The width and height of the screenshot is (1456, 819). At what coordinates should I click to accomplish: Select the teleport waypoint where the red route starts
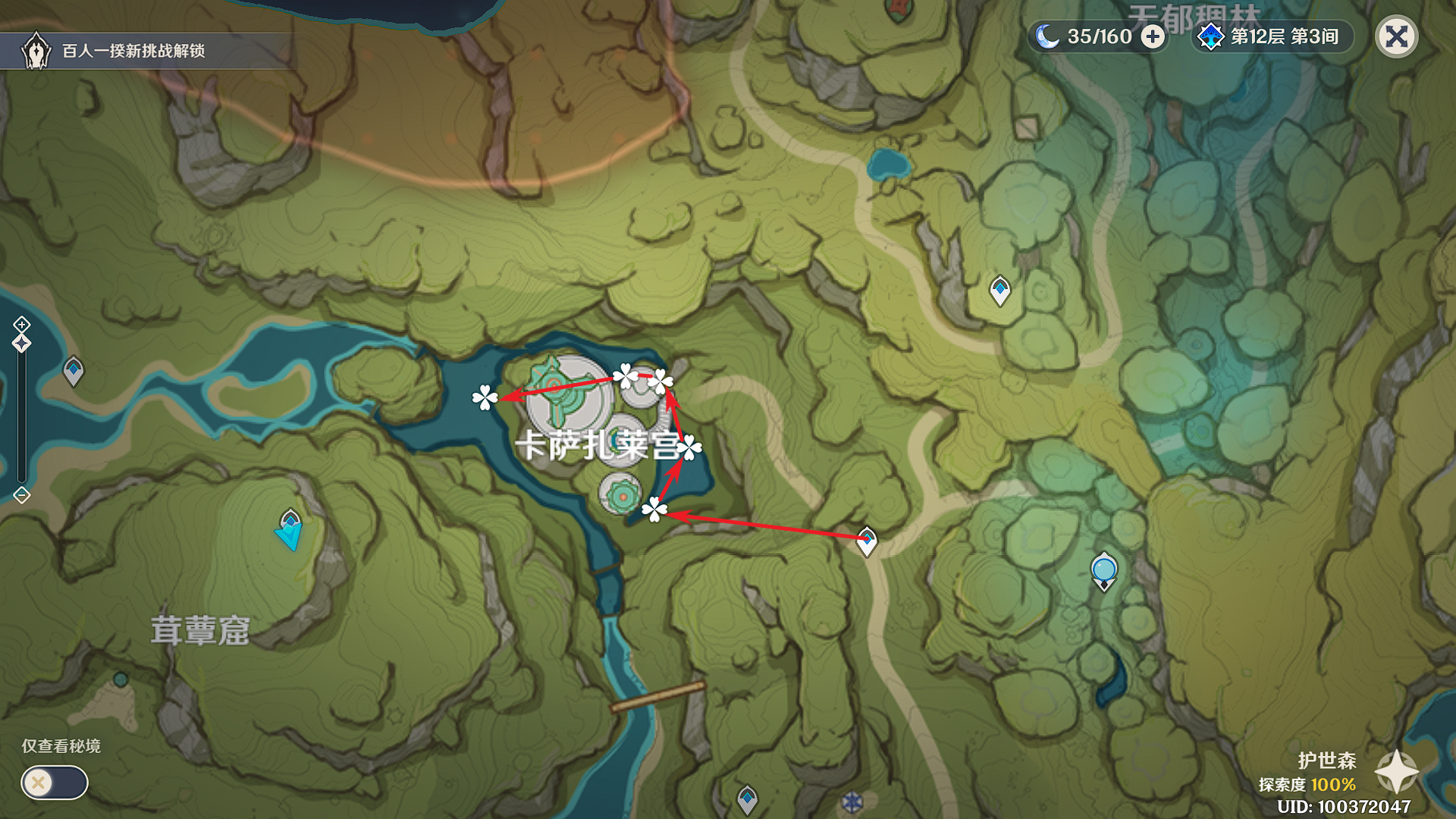point(866,541)
